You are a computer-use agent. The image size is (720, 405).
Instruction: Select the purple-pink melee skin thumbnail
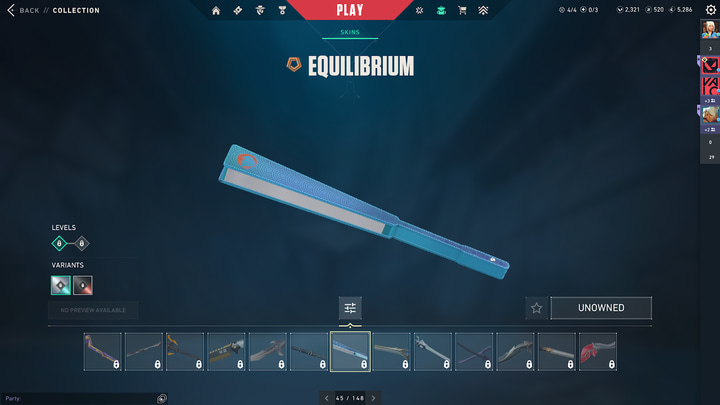click(x=103, y=352)
